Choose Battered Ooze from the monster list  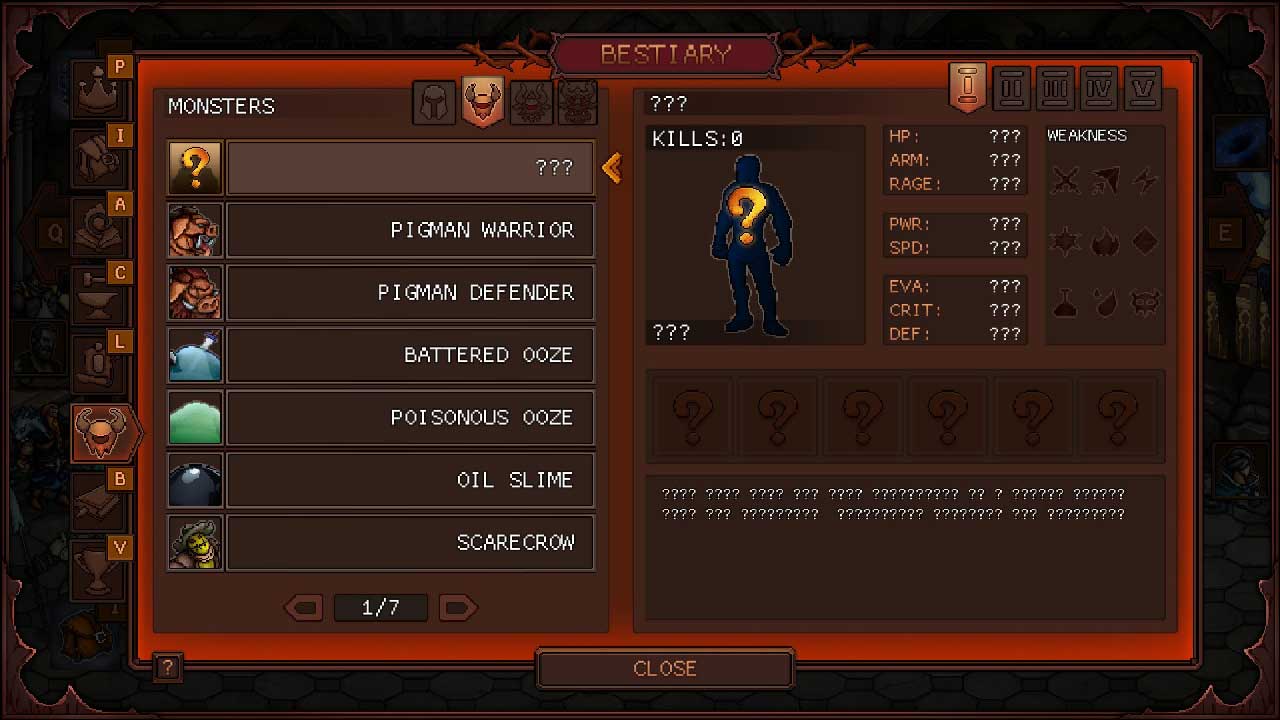[410, 355]
